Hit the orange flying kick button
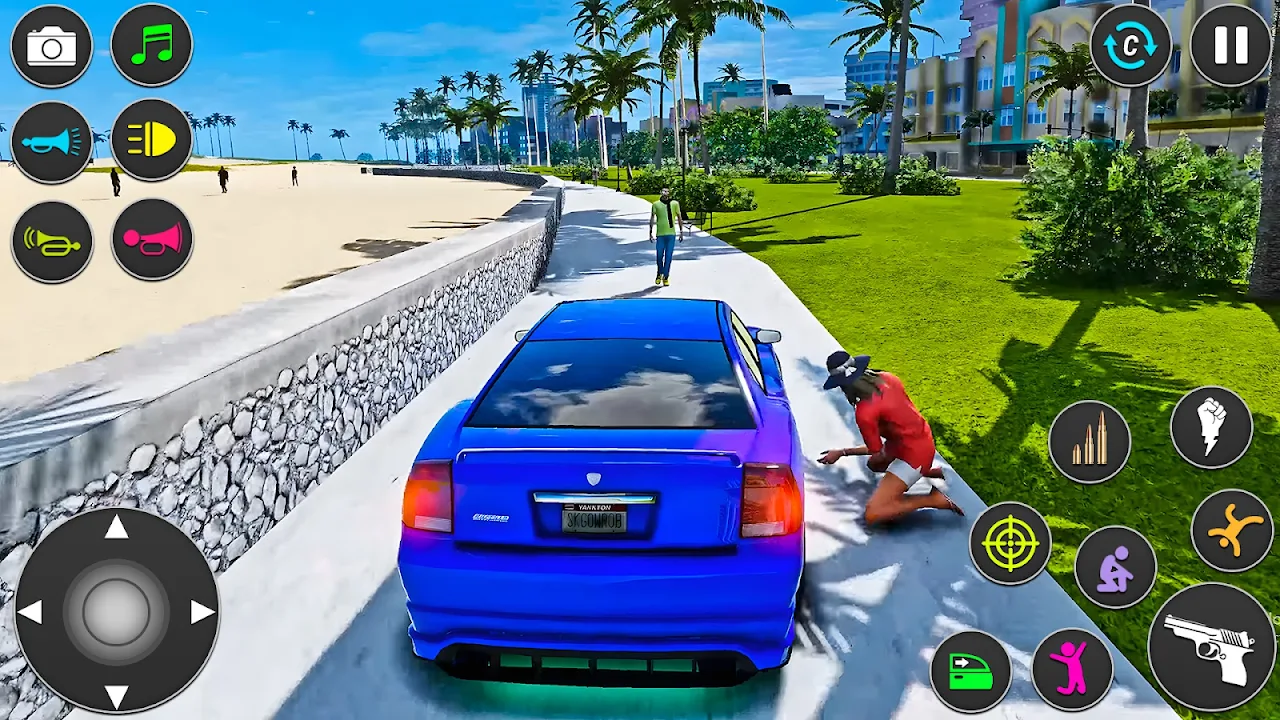The image size is (1280, 720). click(x=1232, y=531)
